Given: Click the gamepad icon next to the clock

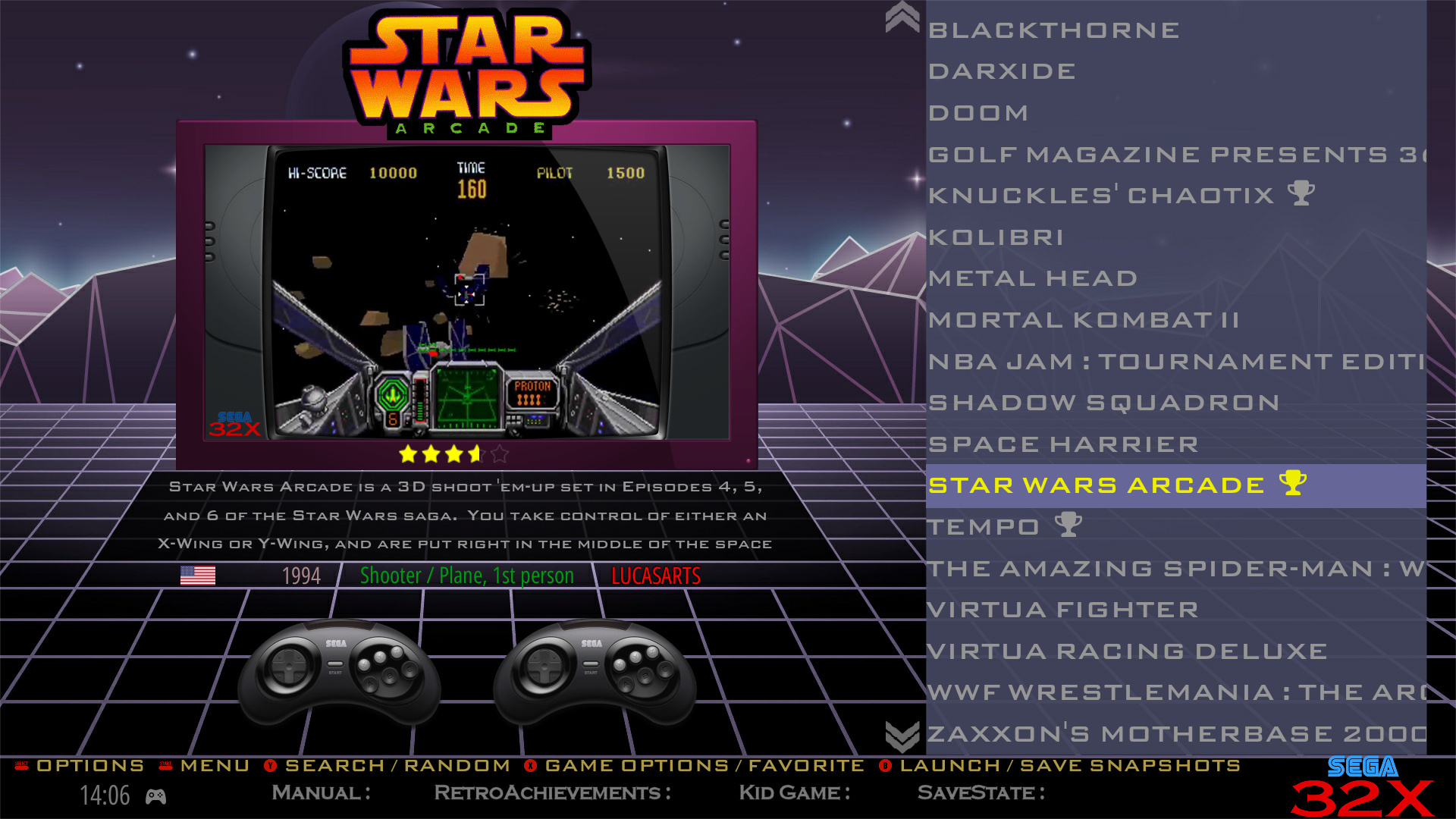Looking at the screenshot, I should tap(158, 797).
